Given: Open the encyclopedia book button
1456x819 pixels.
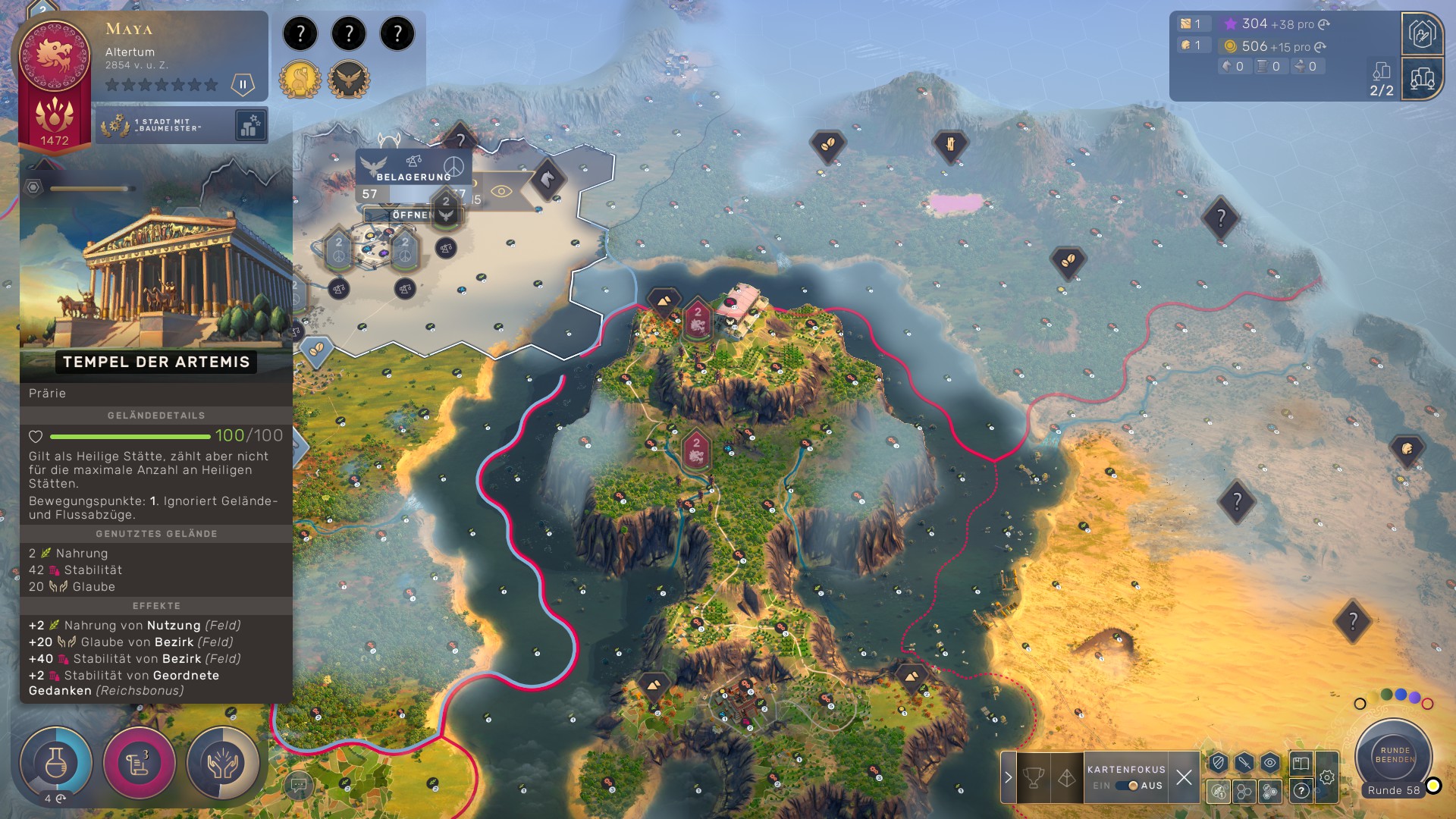Looking at the screenshot, I should coord(1301,763).
